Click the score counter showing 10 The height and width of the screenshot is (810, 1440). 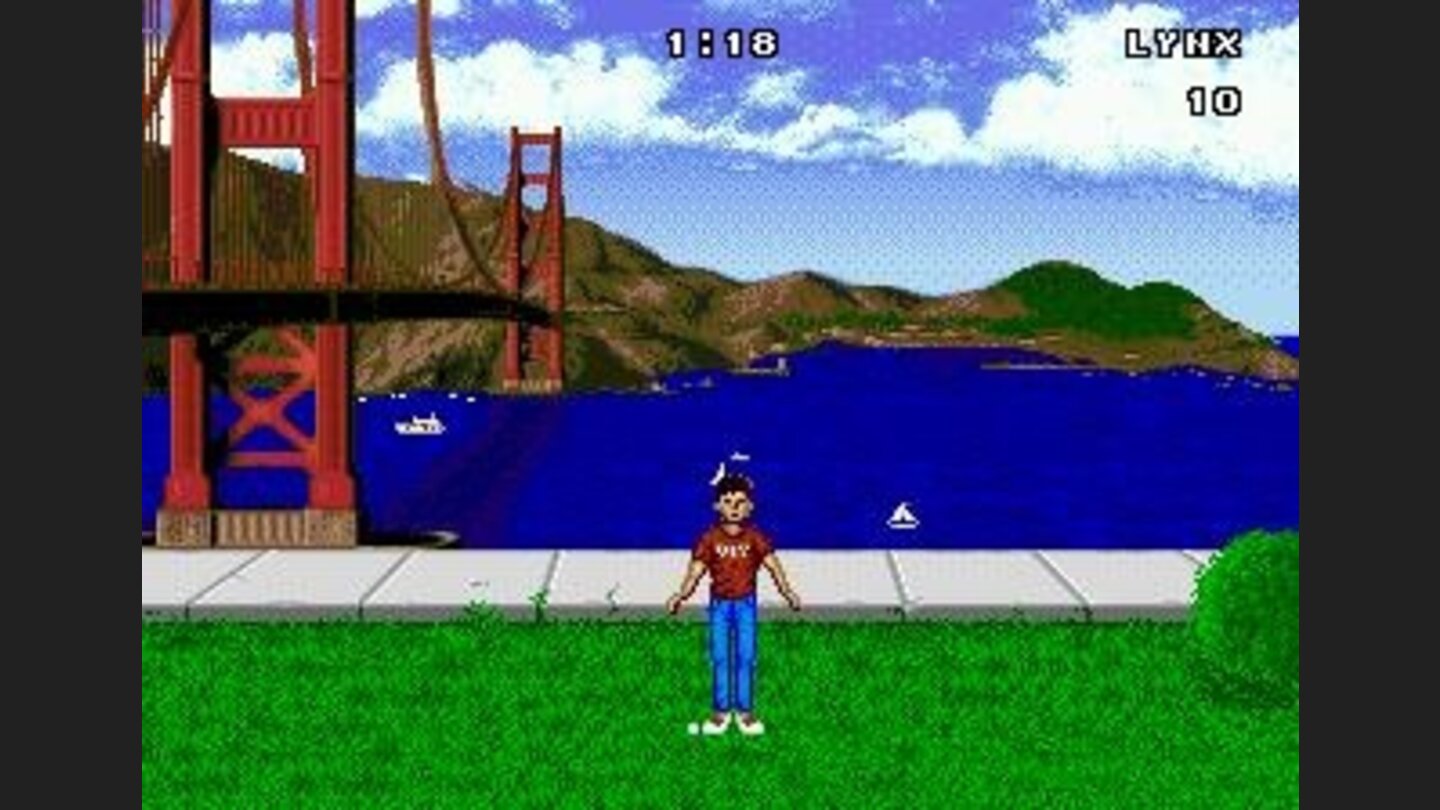pyautogui.click(x=1212, y=100)
